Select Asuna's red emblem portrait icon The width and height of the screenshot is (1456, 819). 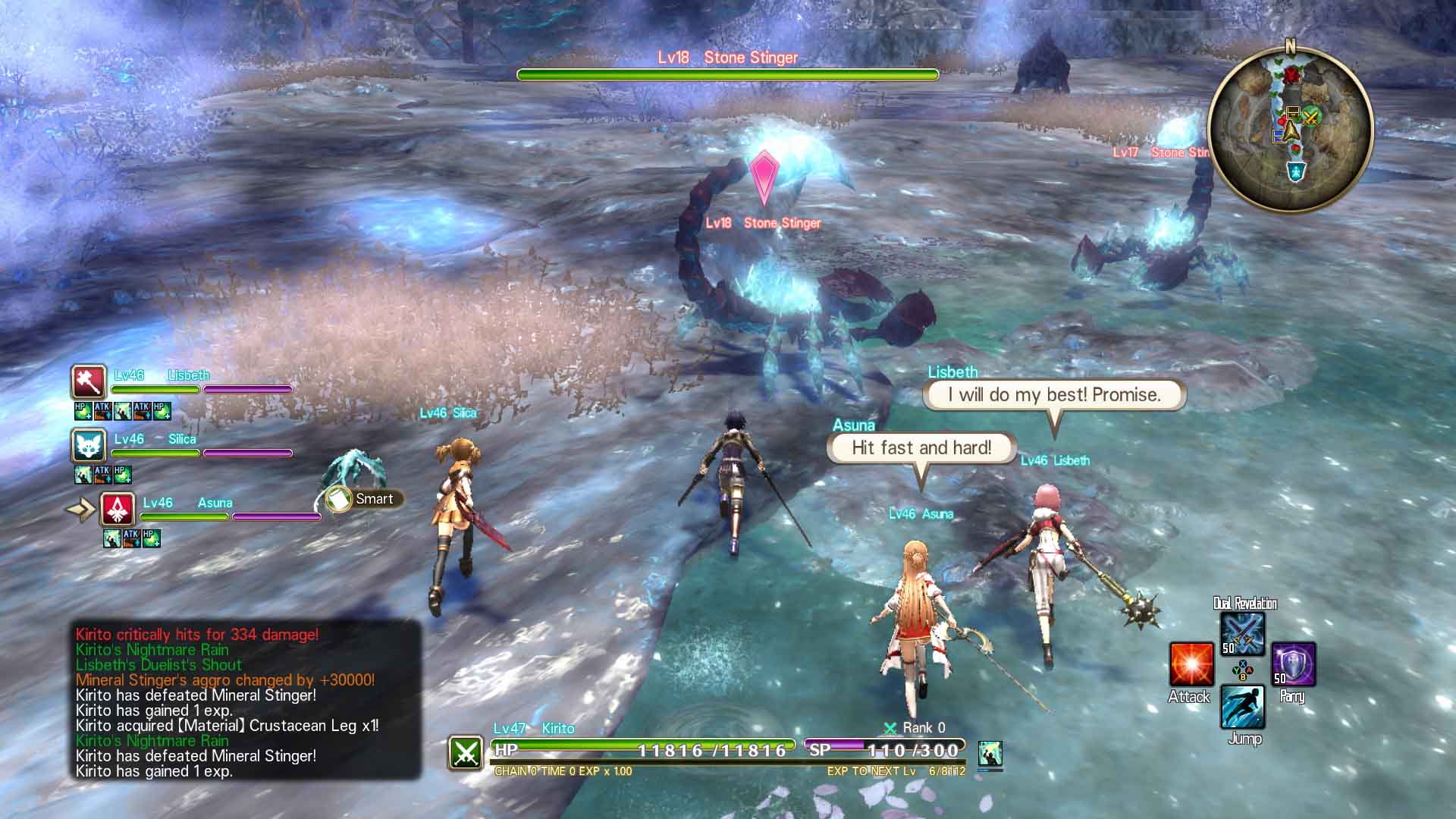coord(118,510)
